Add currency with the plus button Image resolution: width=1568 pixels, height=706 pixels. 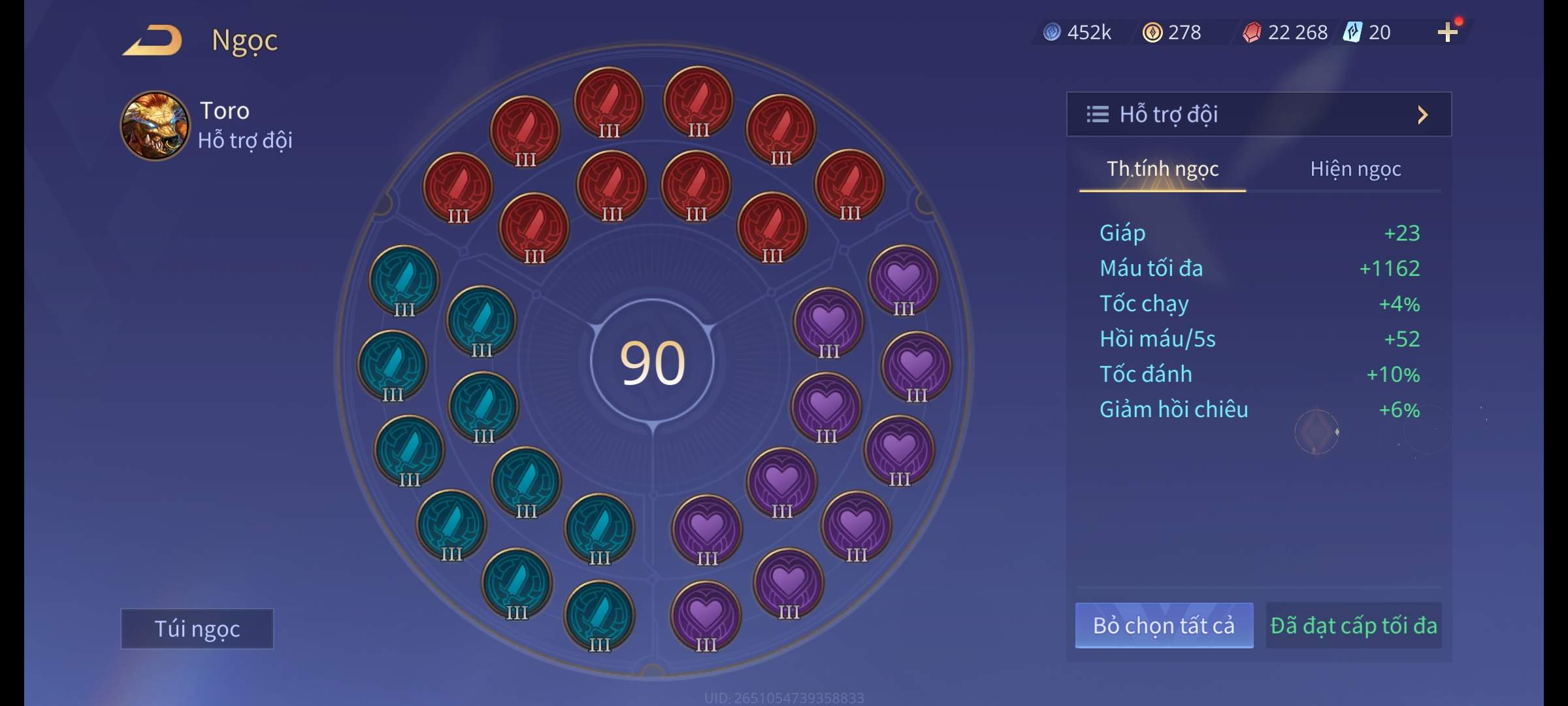pyautogui.click(x=1447, y=32)
